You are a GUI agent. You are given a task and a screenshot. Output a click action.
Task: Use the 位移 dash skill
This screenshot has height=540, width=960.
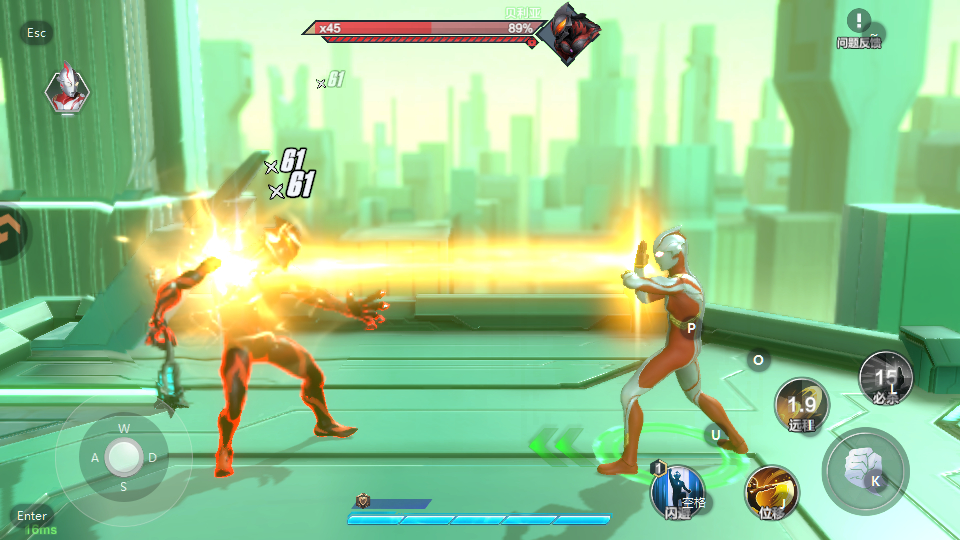tap(771, 492)
